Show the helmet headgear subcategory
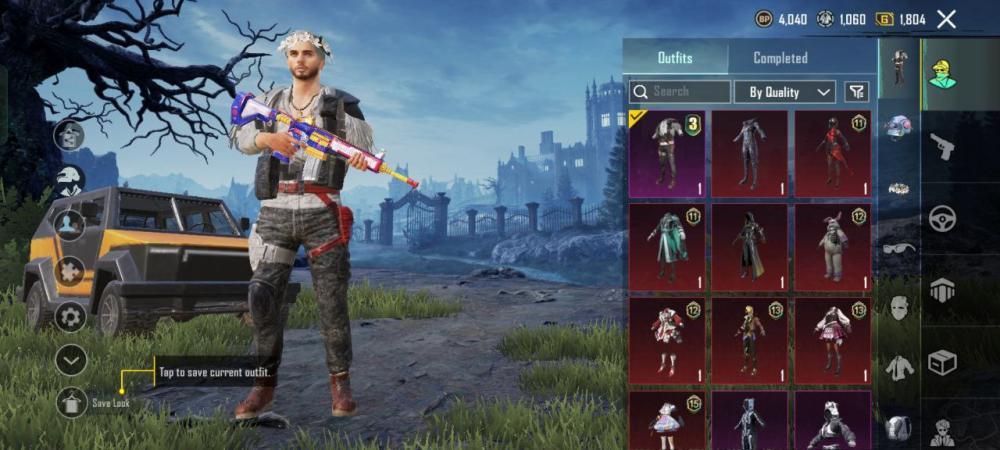 pyautogui.click(x=898, y=127)
